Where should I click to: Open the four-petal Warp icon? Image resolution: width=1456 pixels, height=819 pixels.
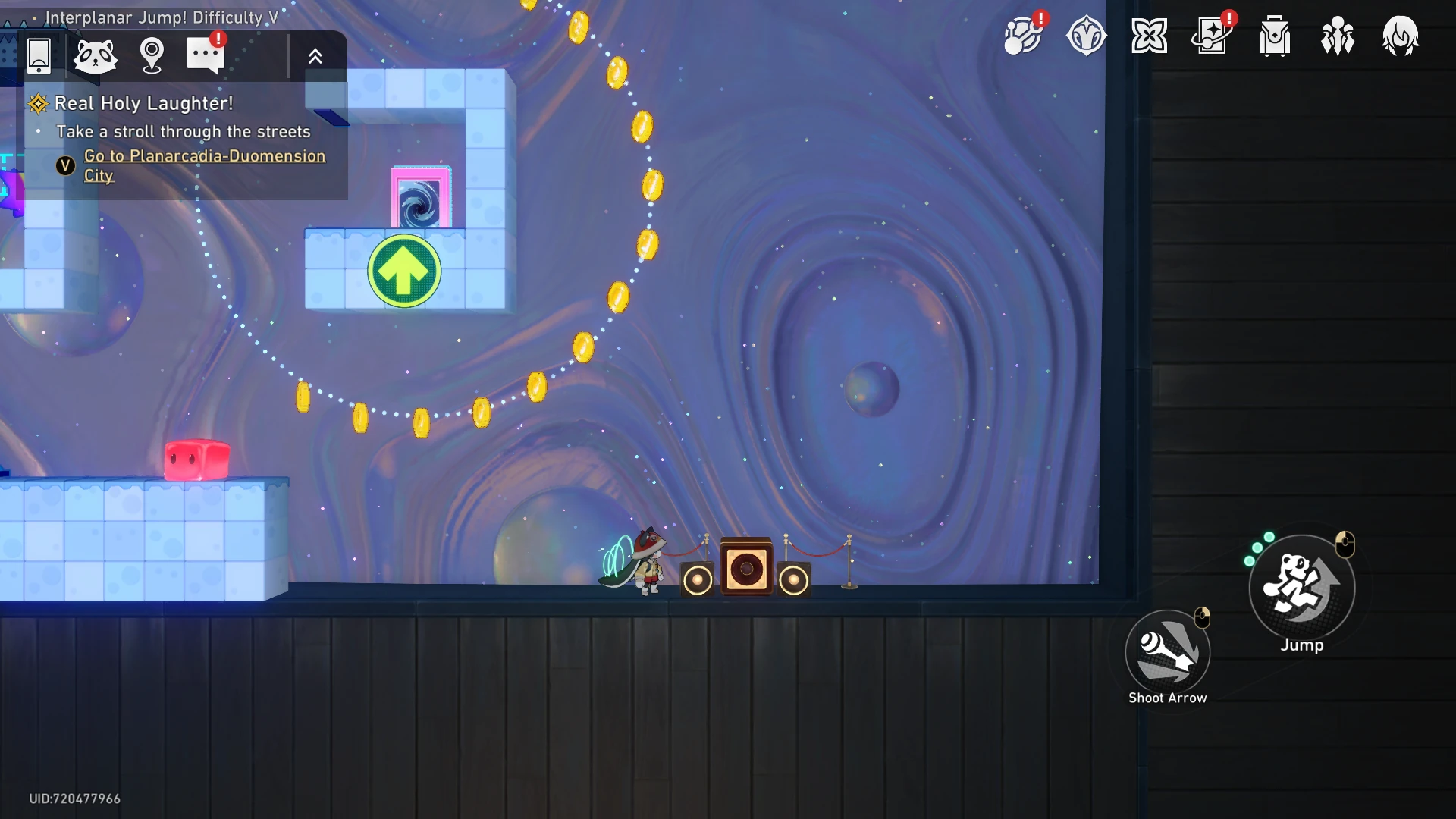[1149, 36]
